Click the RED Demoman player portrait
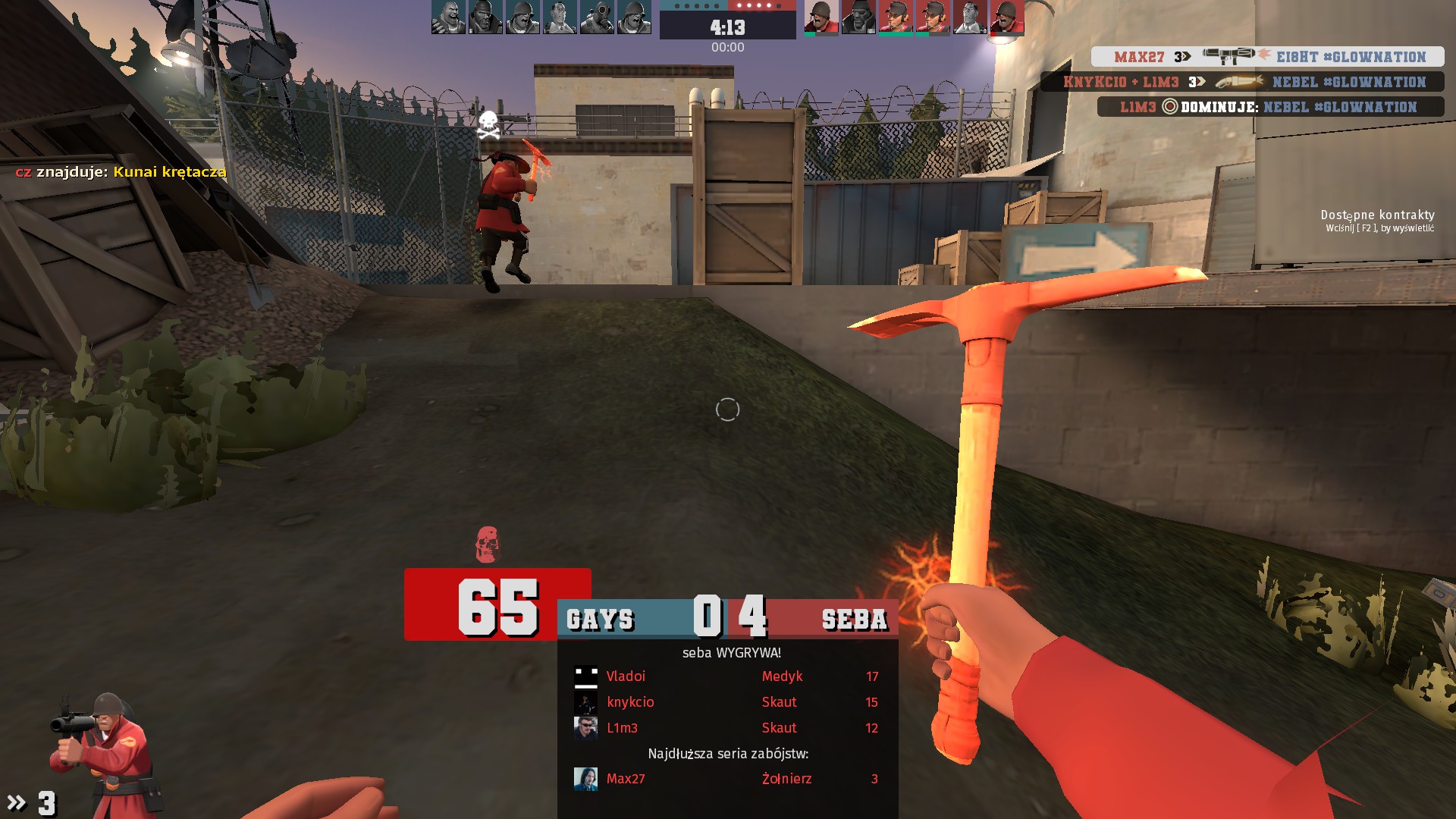 858,17
